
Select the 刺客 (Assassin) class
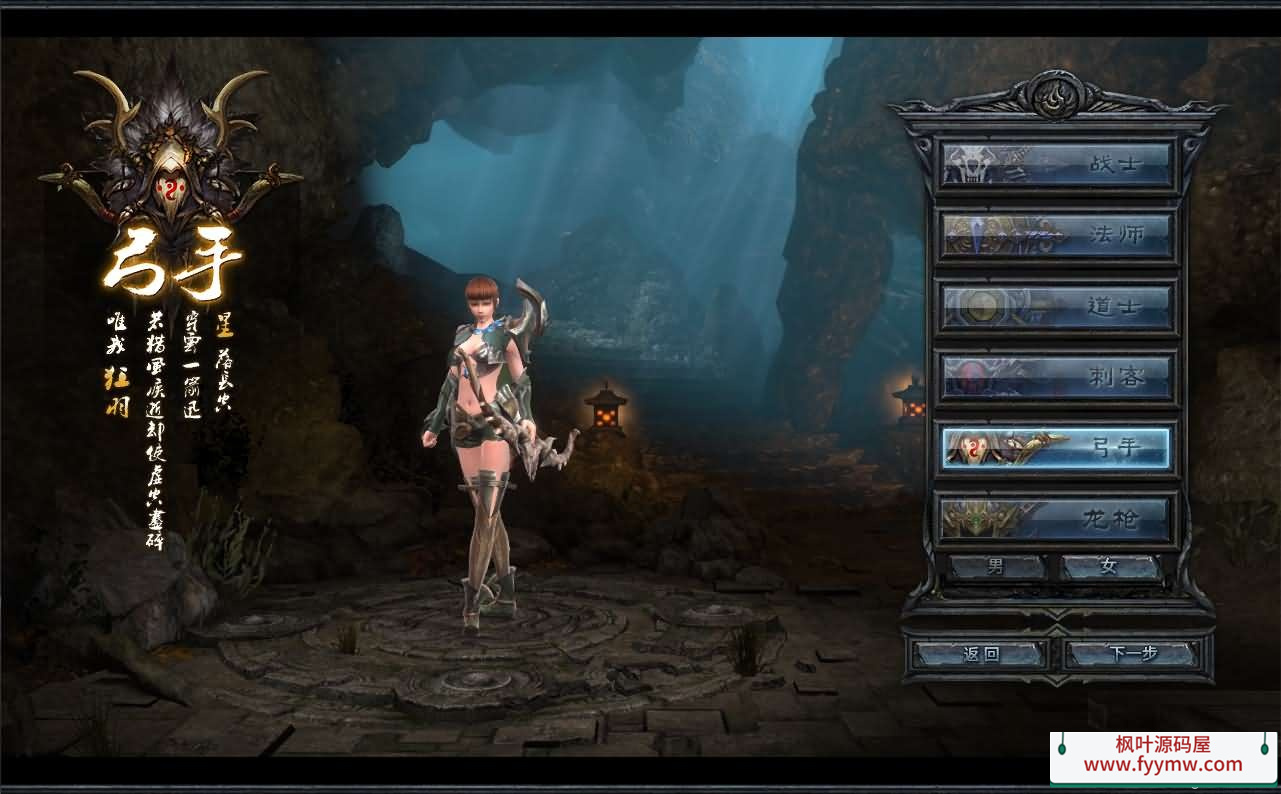pos(1057,378)
